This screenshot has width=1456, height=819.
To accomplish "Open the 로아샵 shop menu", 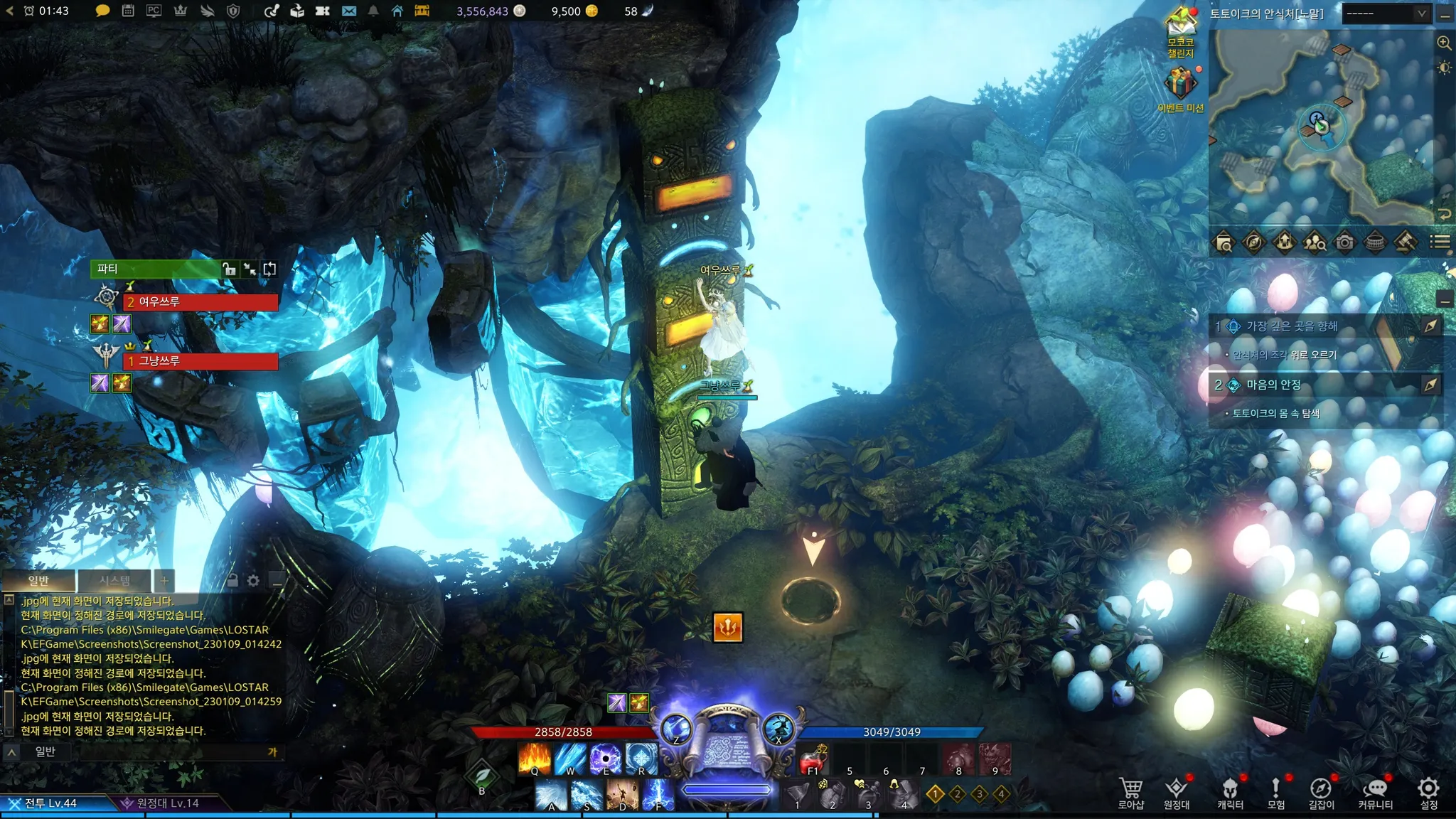I will (x=1130, y=792).
